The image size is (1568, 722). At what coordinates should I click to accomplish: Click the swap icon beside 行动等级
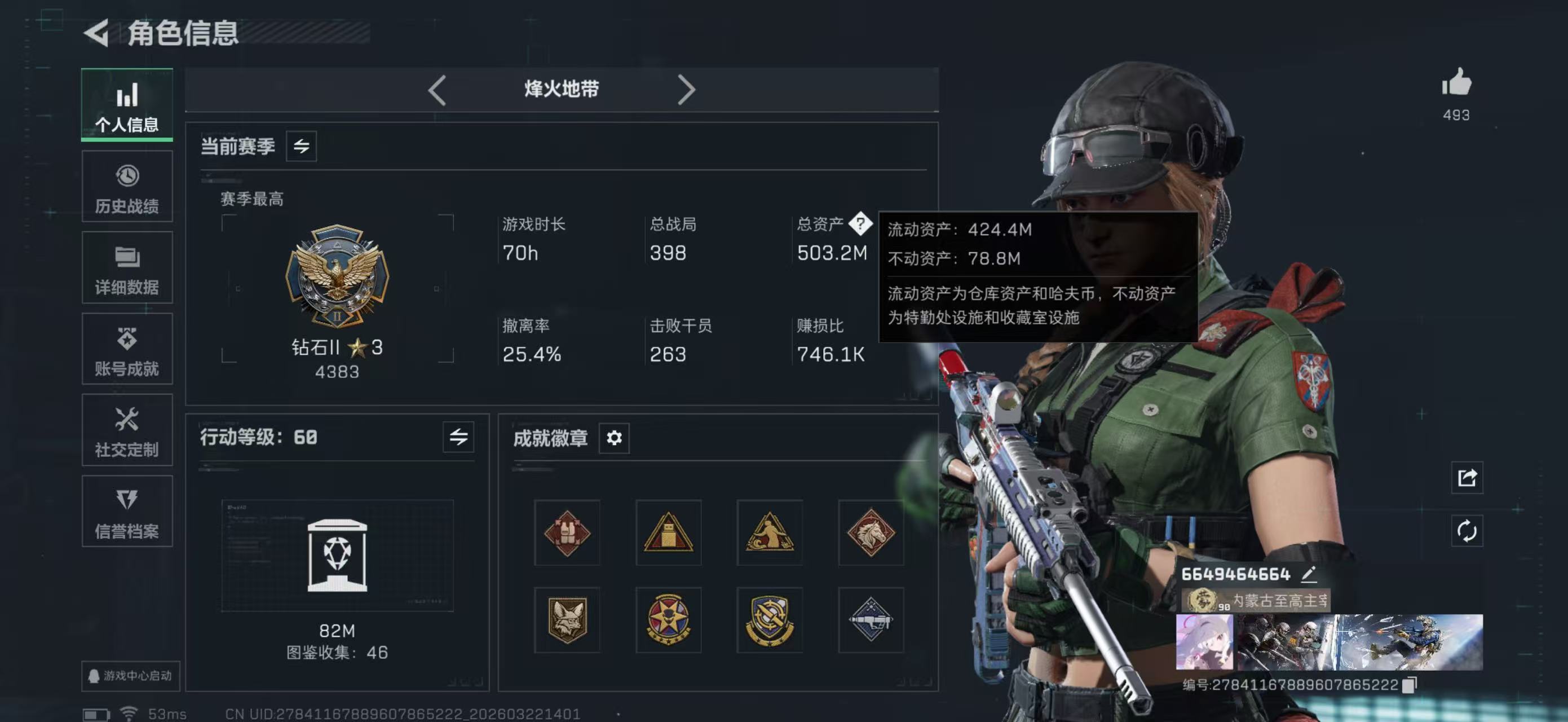tap(460, 437)
